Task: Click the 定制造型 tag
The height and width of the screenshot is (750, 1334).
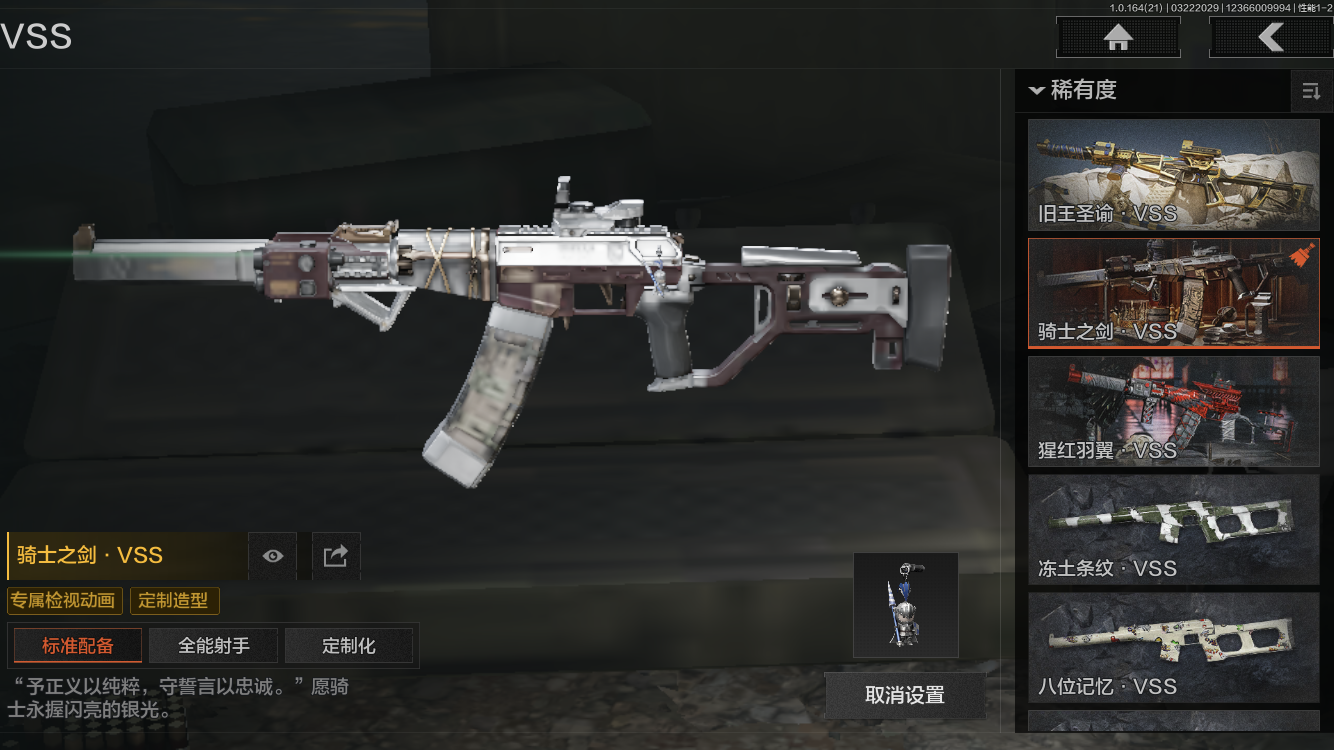Action: click(174, 601)
